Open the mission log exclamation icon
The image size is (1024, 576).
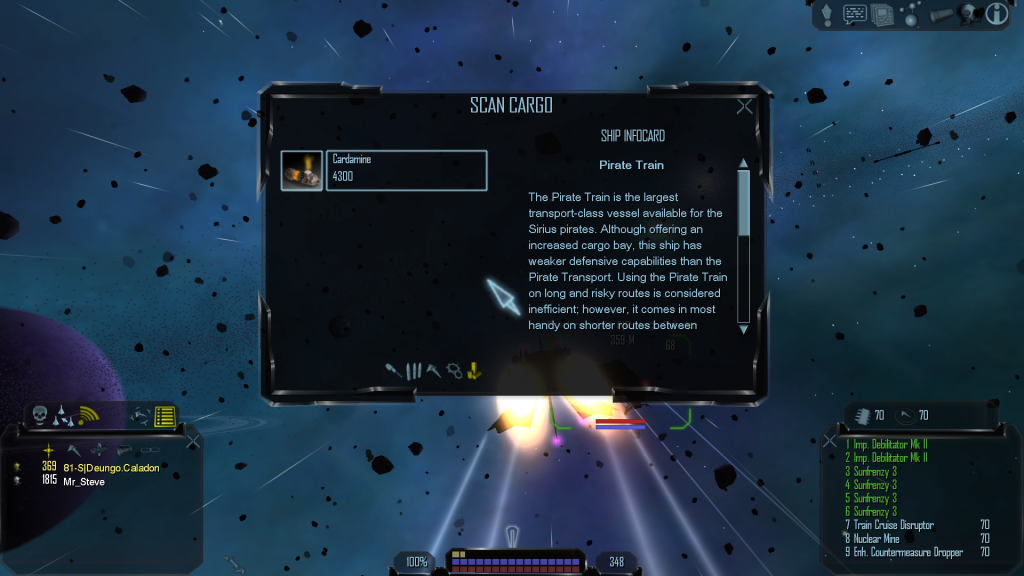(x=828, y=14)
